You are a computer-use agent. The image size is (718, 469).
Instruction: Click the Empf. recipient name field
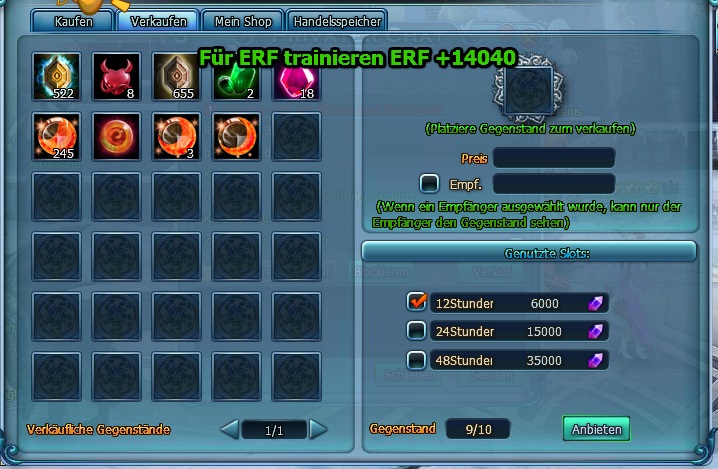point(553,183)
